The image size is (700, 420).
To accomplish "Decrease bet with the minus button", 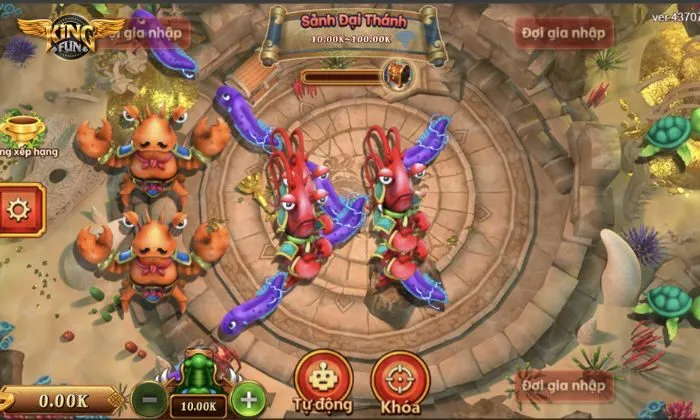I will pyautogui.click(x=148, y=399).
